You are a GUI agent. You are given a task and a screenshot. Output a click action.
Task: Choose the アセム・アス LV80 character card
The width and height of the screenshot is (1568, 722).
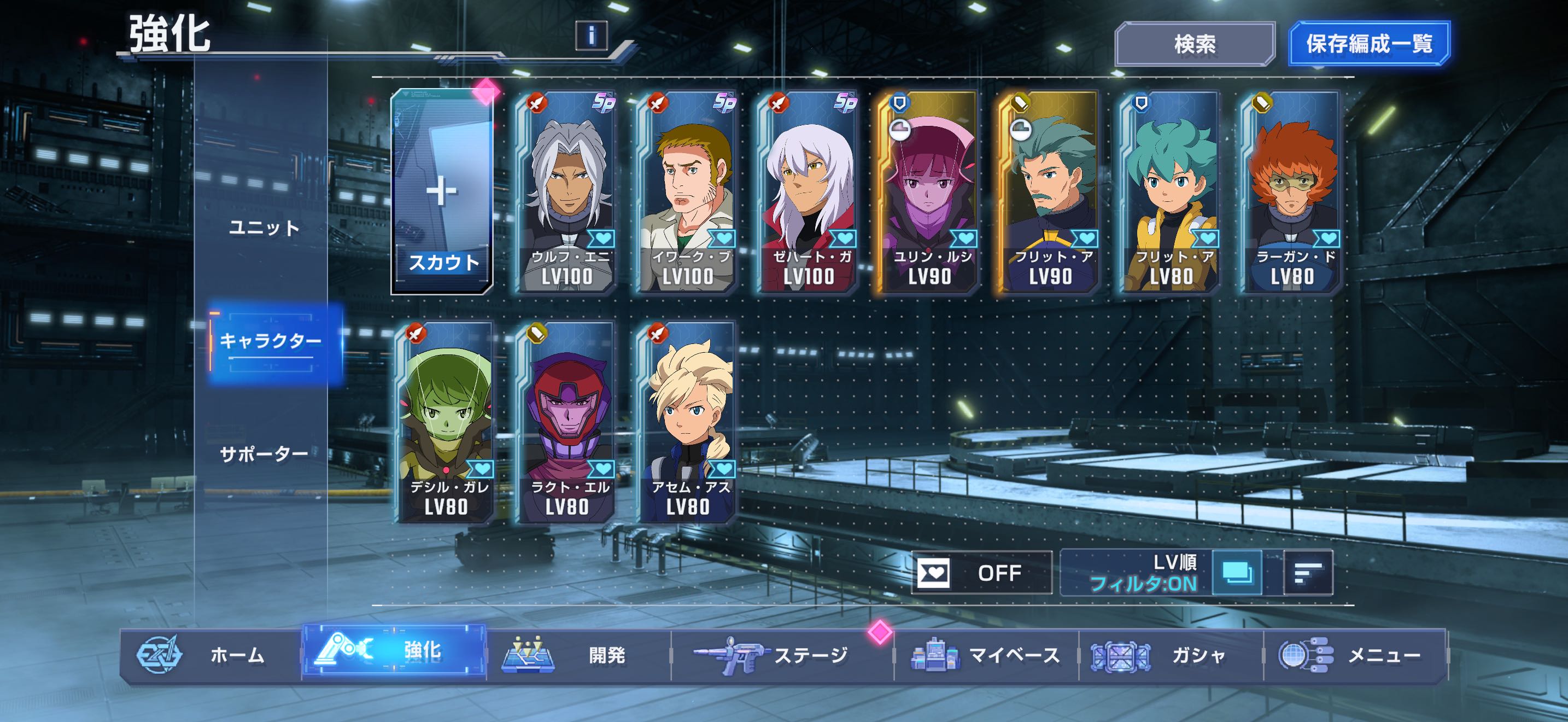click(x=687, y=422)
